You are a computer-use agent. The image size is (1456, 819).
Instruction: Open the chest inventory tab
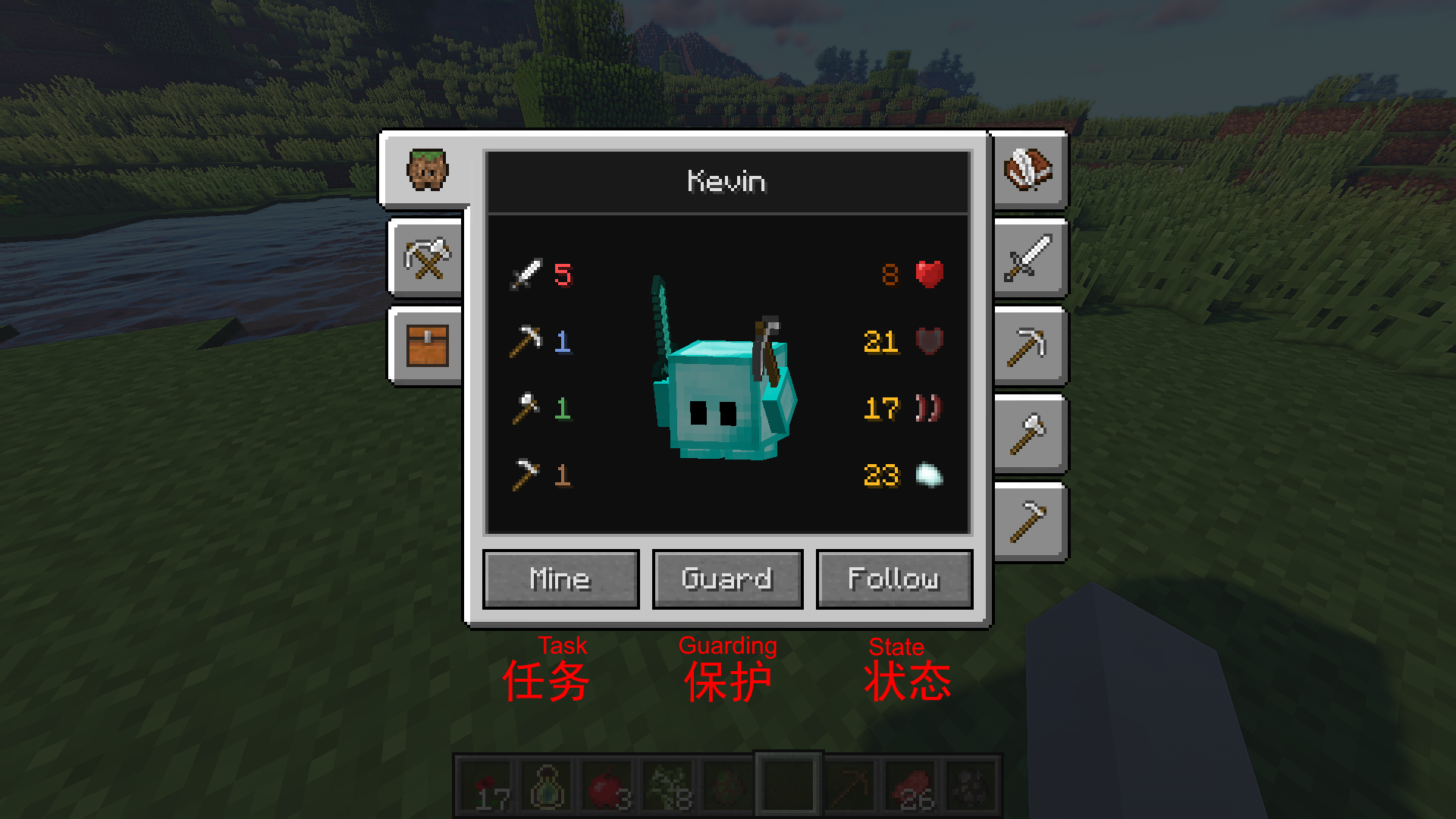pyautogui.click(x=427, y=346)
